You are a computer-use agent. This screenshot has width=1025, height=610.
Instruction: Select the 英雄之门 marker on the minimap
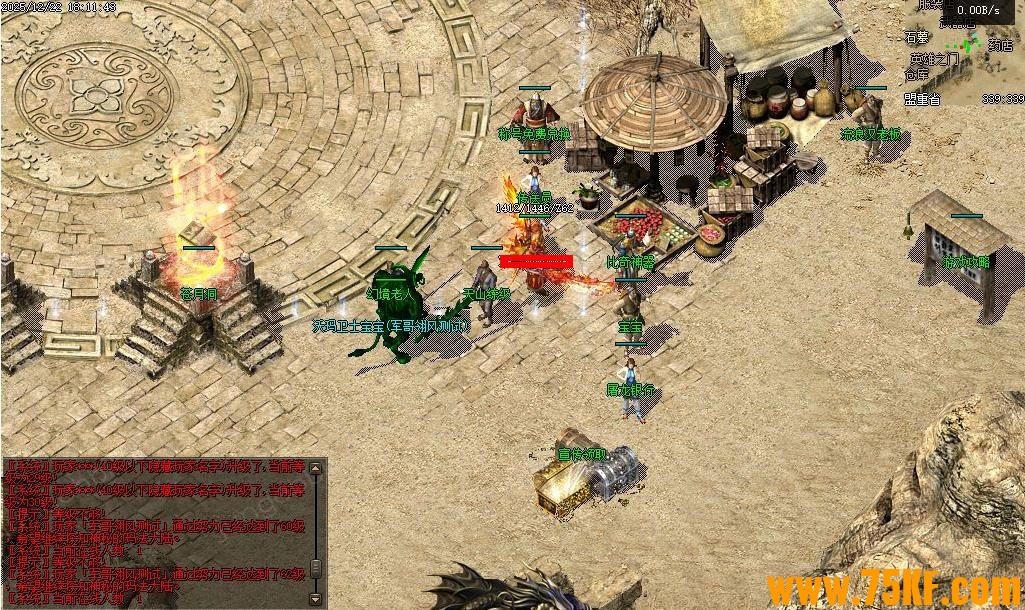point(932,59)
